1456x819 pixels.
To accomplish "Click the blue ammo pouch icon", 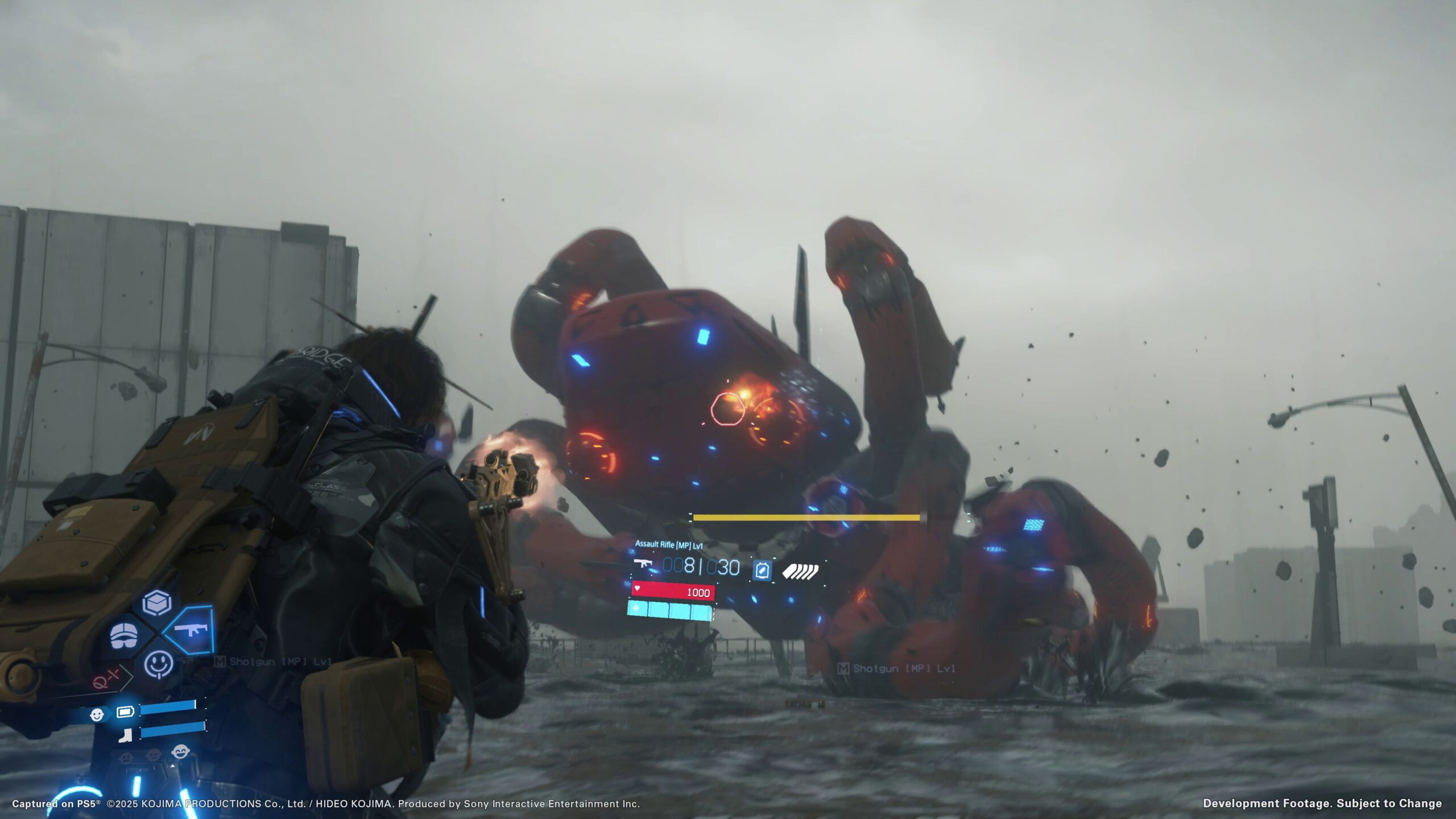I will click(762, 570).
